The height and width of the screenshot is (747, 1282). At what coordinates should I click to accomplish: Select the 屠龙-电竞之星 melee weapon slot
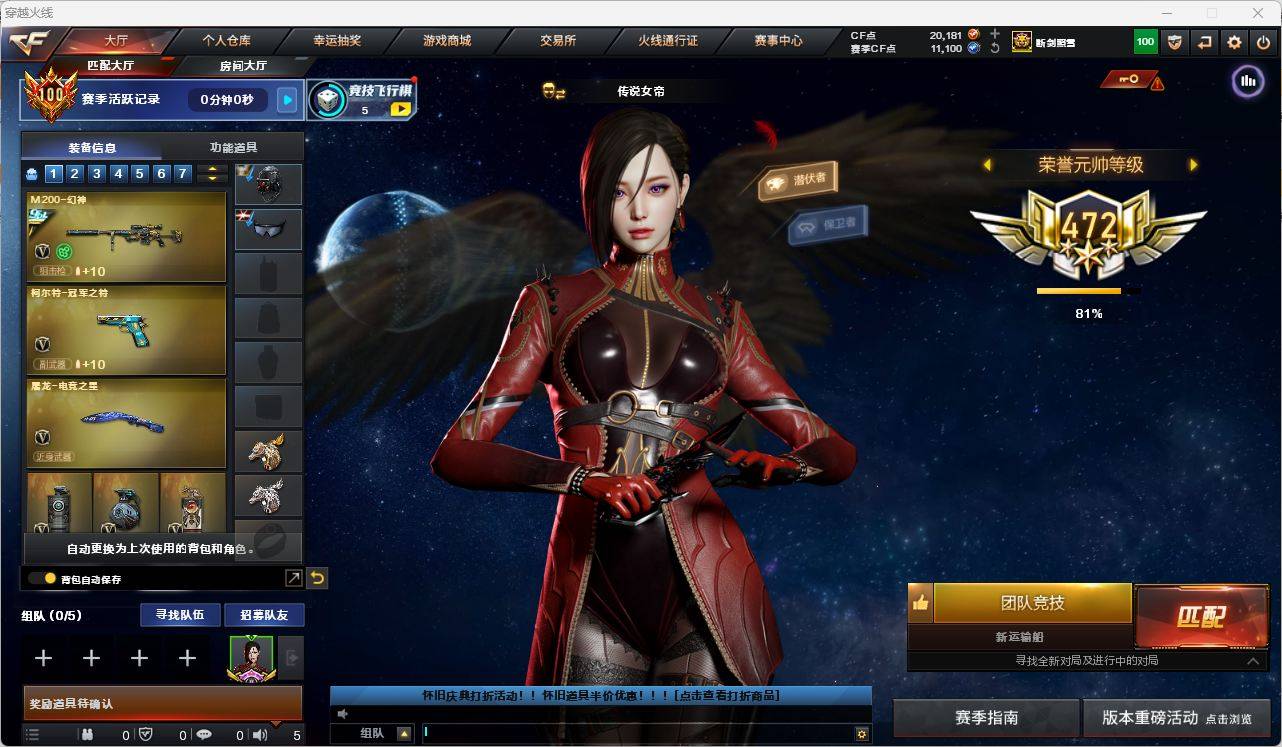126,422
